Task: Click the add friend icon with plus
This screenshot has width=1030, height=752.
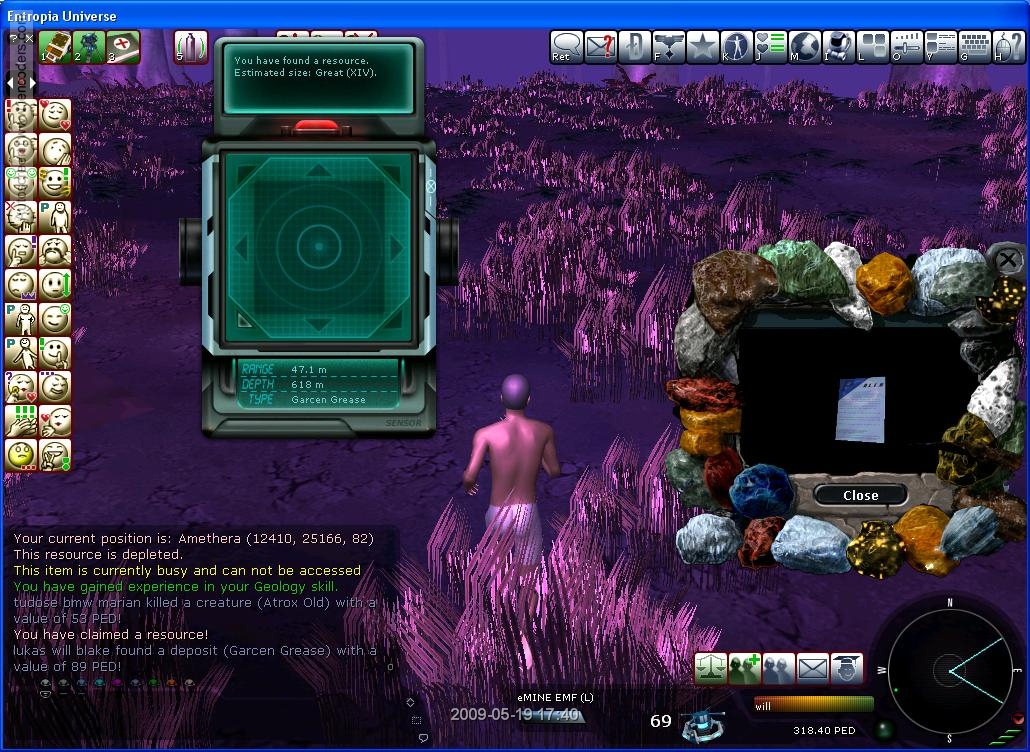Action: [x=745, y=668]
